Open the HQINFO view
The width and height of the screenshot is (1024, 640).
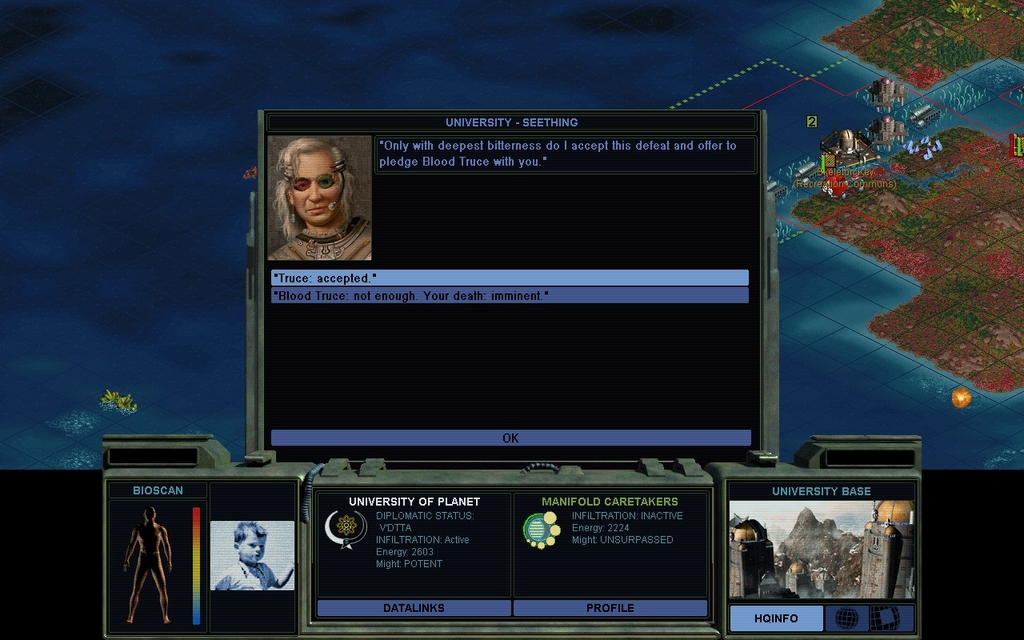click(x=776, y=619)
